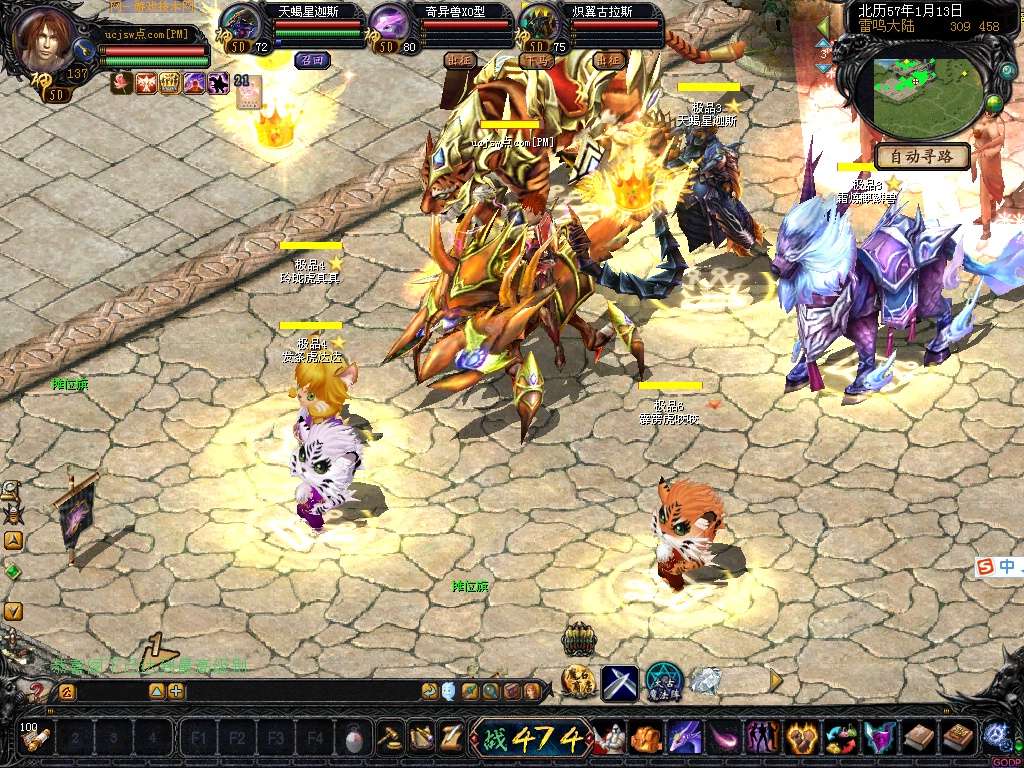Screen dimensions: 1024x768
Task: Click the Sogou input method S icon
Action: tap(986, 567)
